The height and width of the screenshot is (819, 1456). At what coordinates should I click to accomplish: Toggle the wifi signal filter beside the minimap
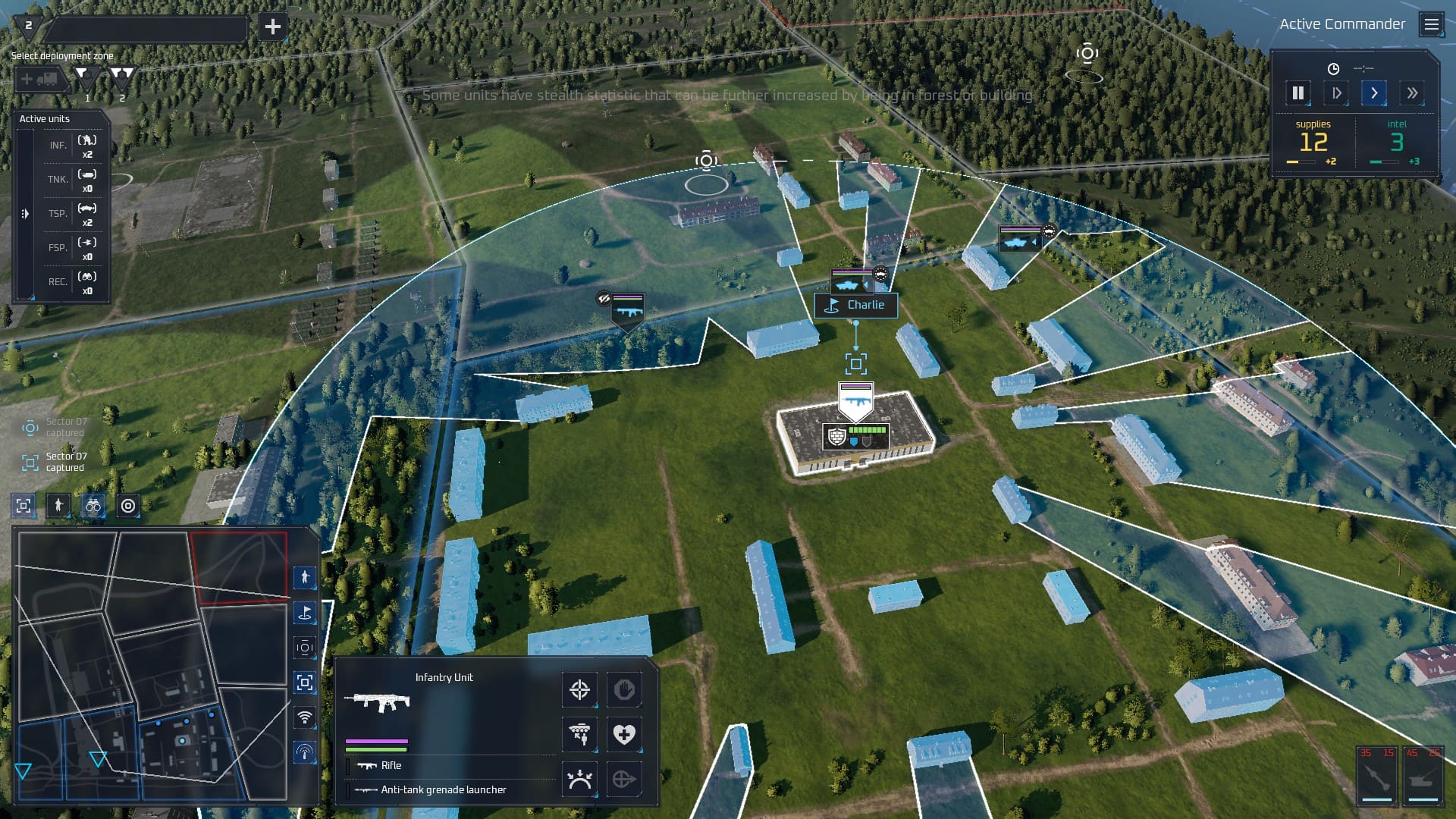tap(304, 717)
